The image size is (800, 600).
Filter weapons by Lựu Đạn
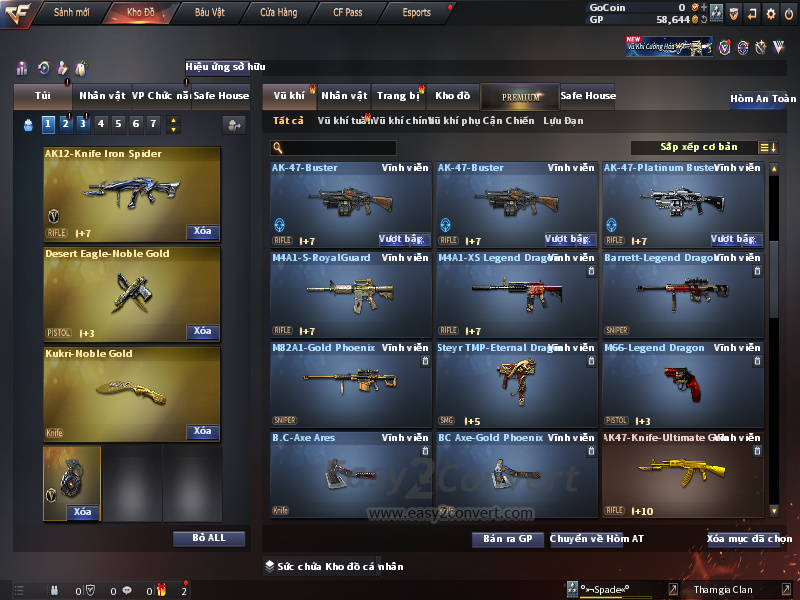[x=563, y=121]
